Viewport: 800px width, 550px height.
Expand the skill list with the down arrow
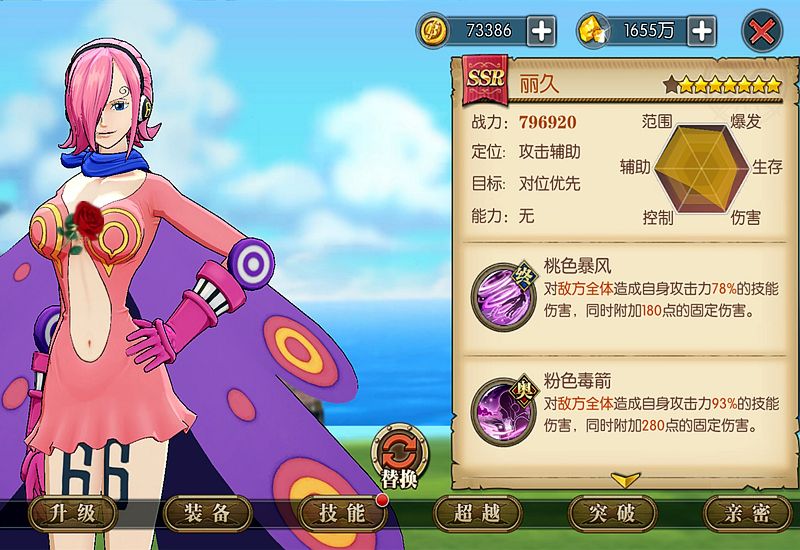[625, 479]
